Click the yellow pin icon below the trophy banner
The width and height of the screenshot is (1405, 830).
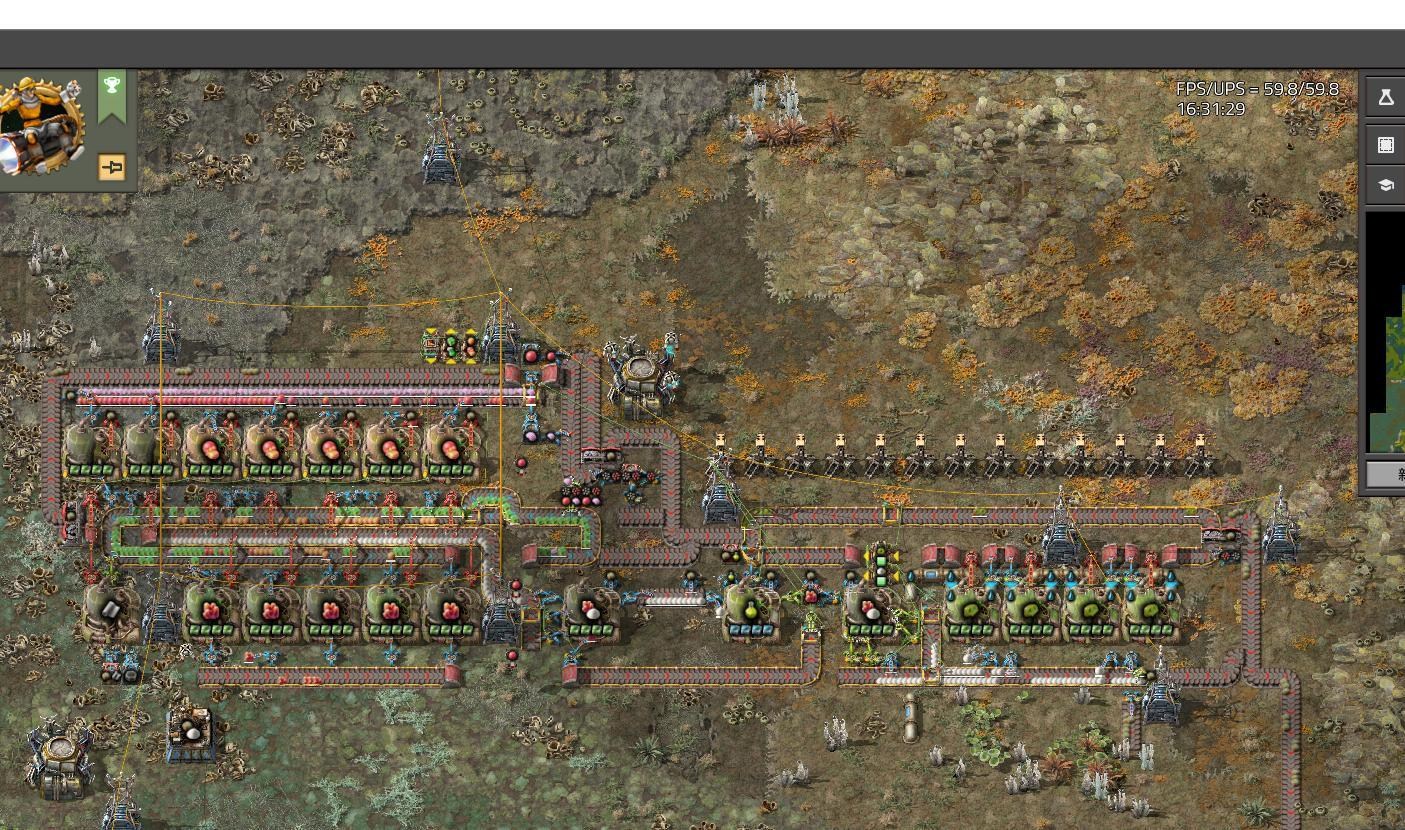110,167
